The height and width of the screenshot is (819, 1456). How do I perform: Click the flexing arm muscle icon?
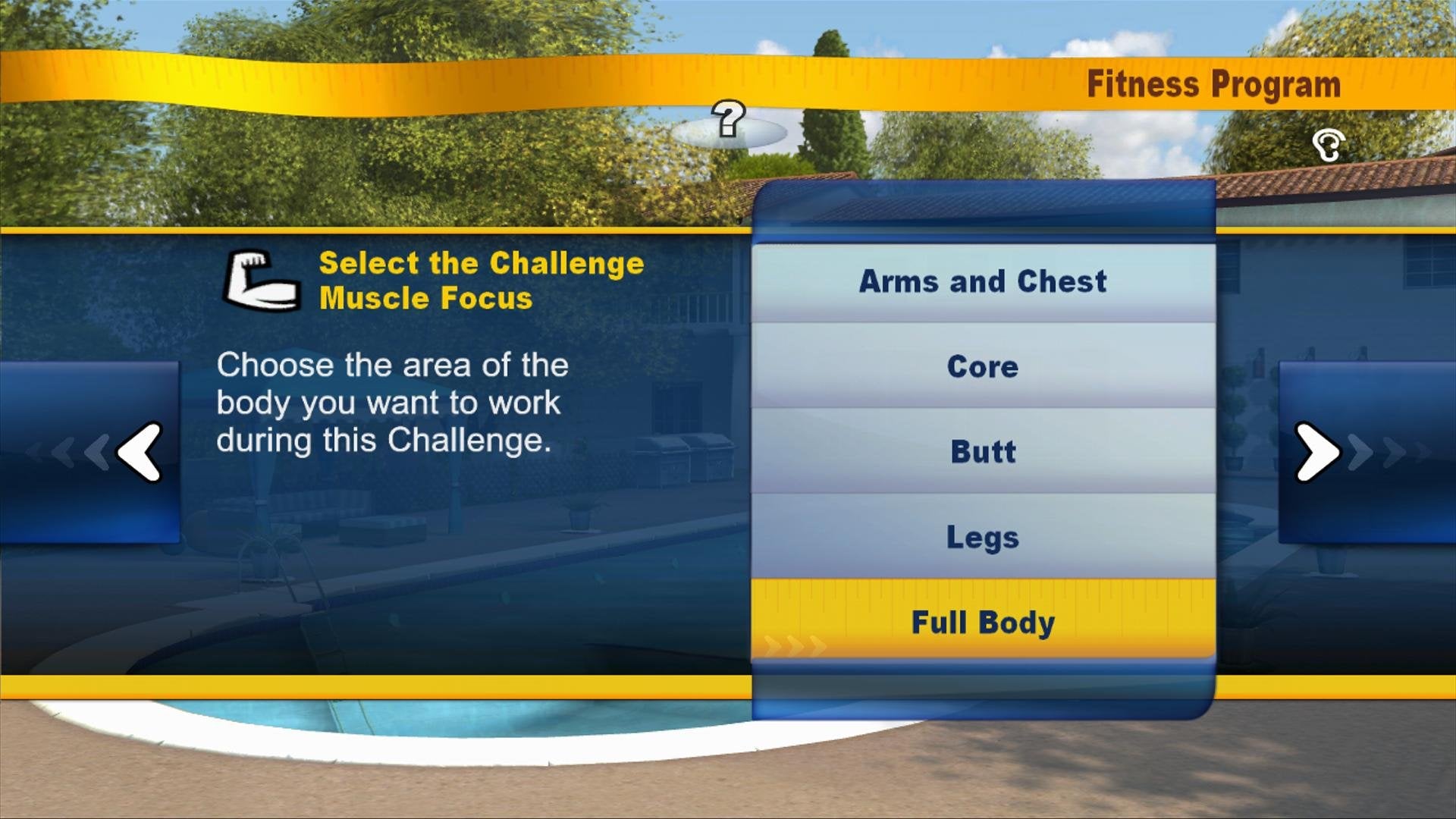[x=262, y=278]
